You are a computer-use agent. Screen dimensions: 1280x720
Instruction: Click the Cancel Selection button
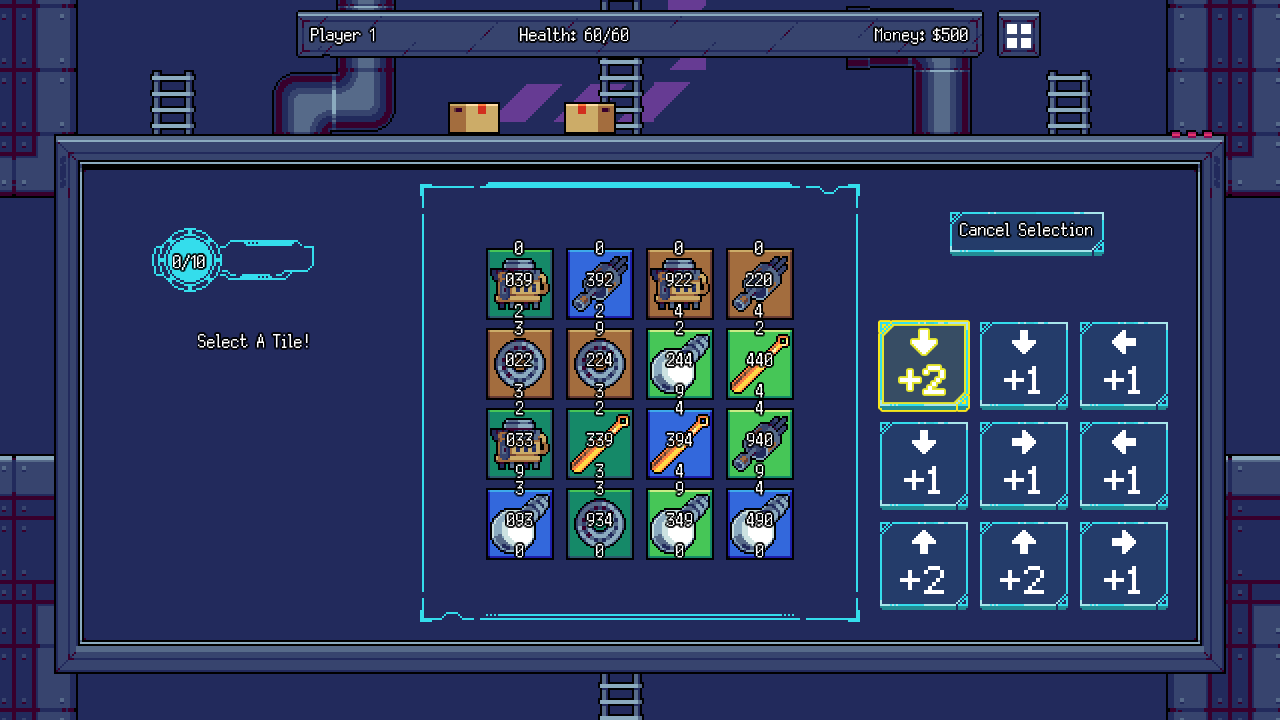click(1026, 231)
